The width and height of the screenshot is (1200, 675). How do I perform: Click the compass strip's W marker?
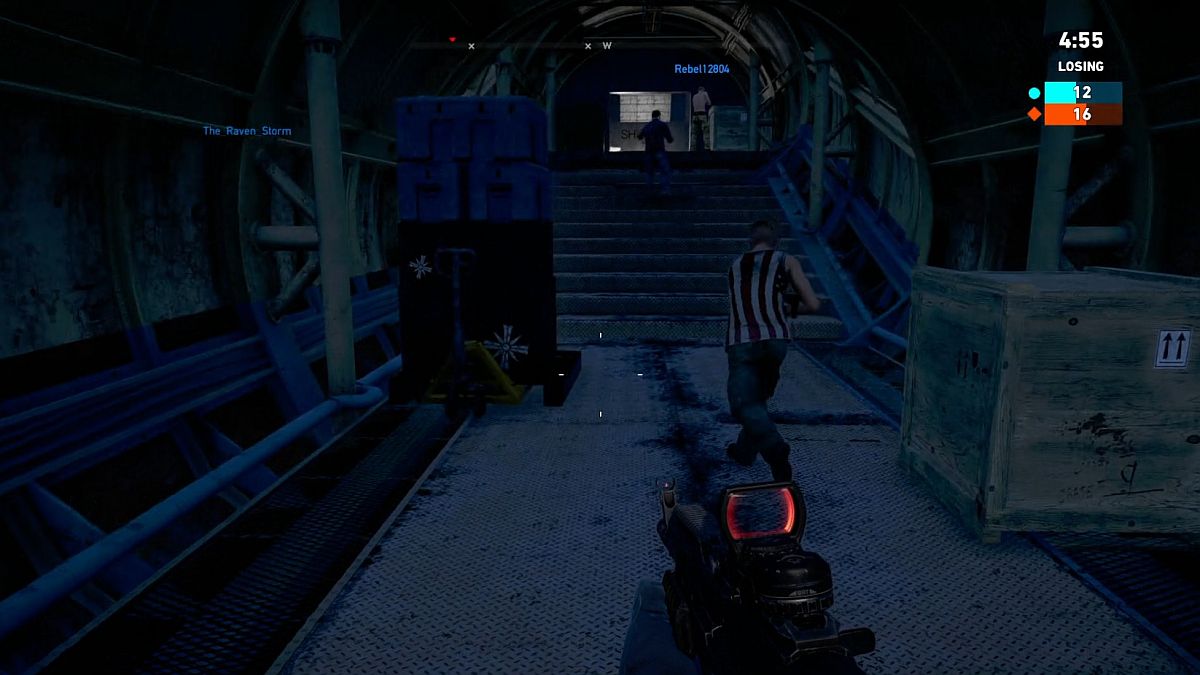click(607, 45)
